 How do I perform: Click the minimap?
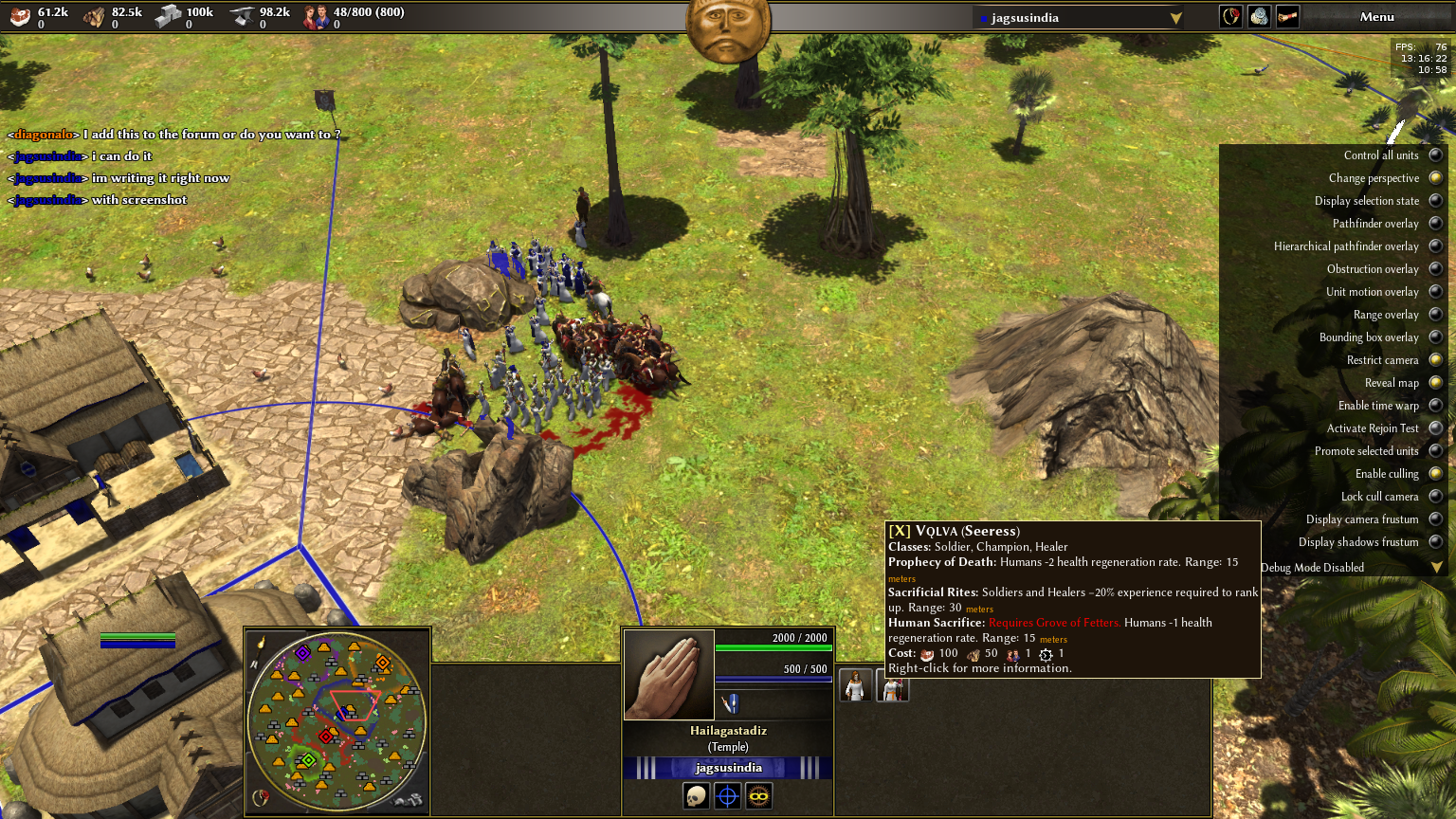tap(337, 720)
